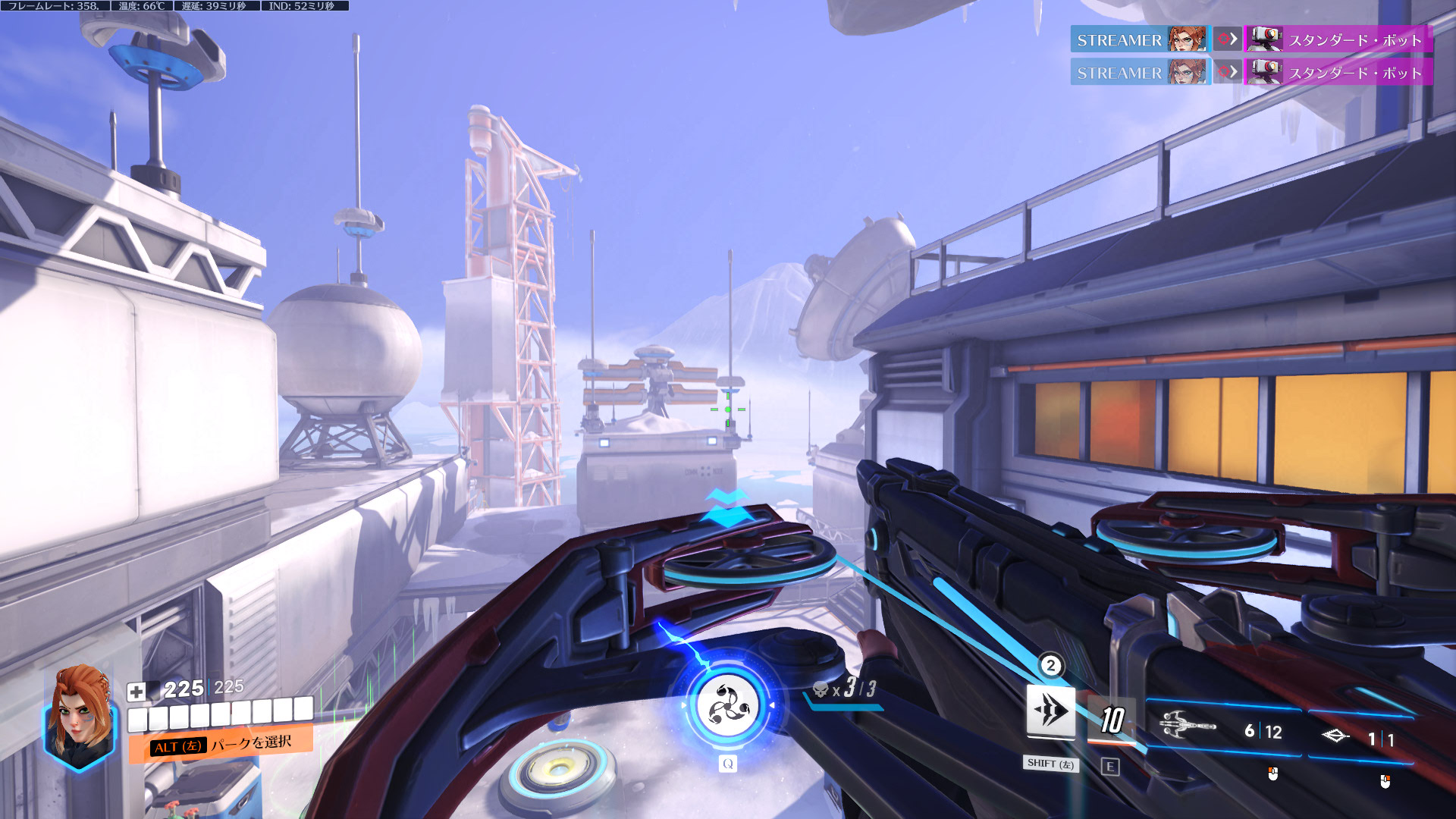Image resolution: width=1456 pixels, height=819 pixels.
Task: Click the crossbow primary weapon icon
Action: point(1188,726)
